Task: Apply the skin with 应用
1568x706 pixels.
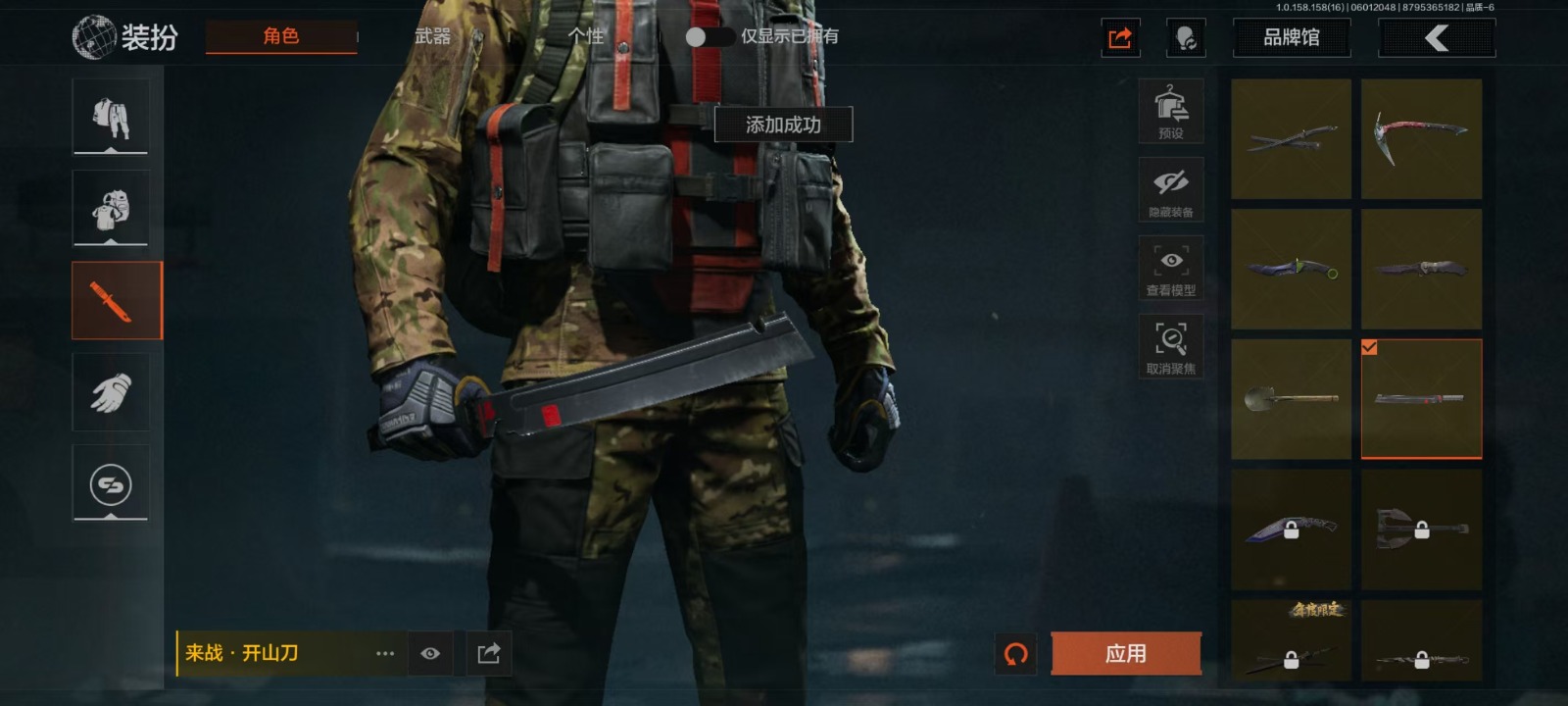Action: click(x=1125, y=653)
